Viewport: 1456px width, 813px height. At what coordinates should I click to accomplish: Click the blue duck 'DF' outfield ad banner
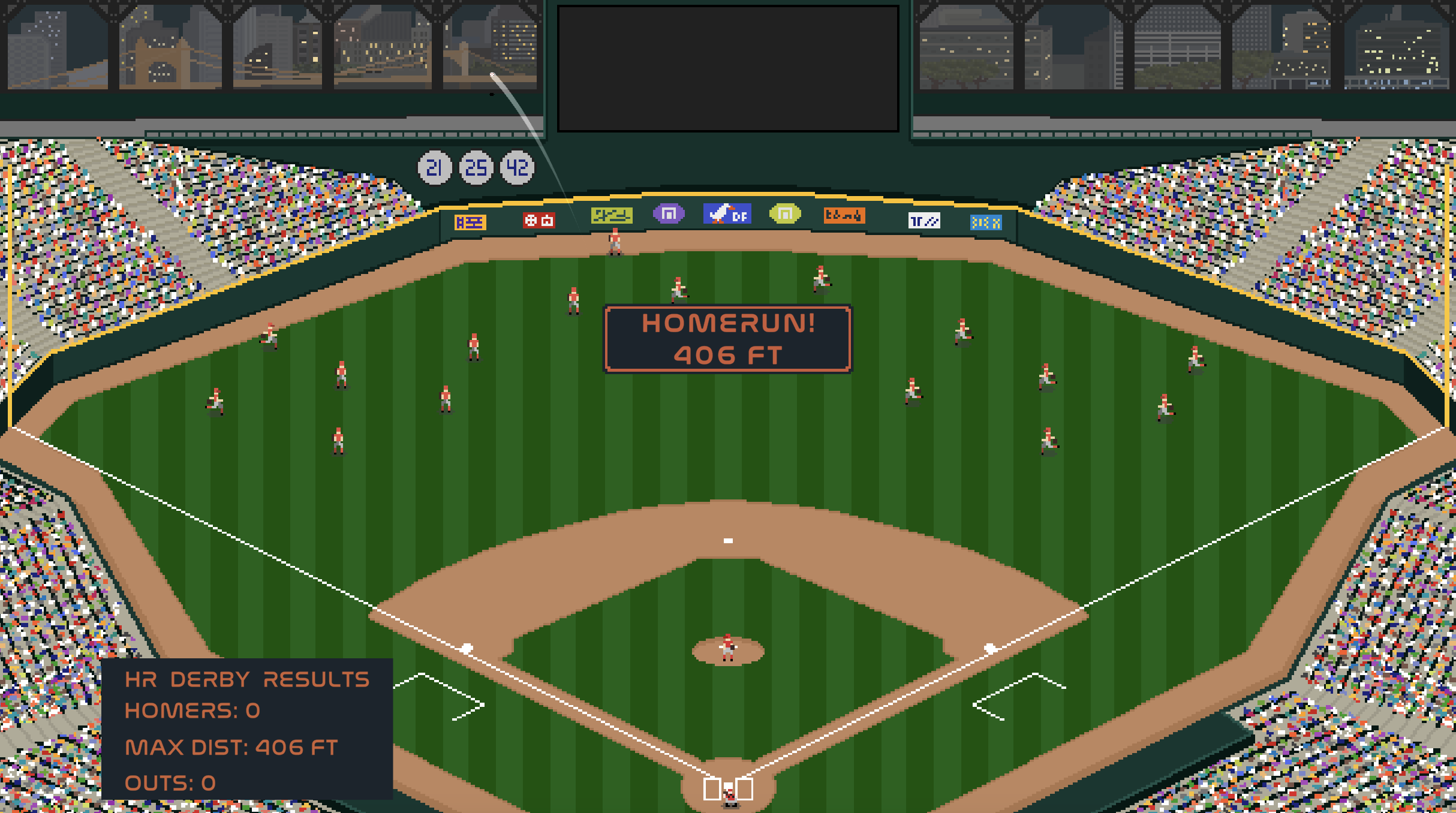click(726, 213)
